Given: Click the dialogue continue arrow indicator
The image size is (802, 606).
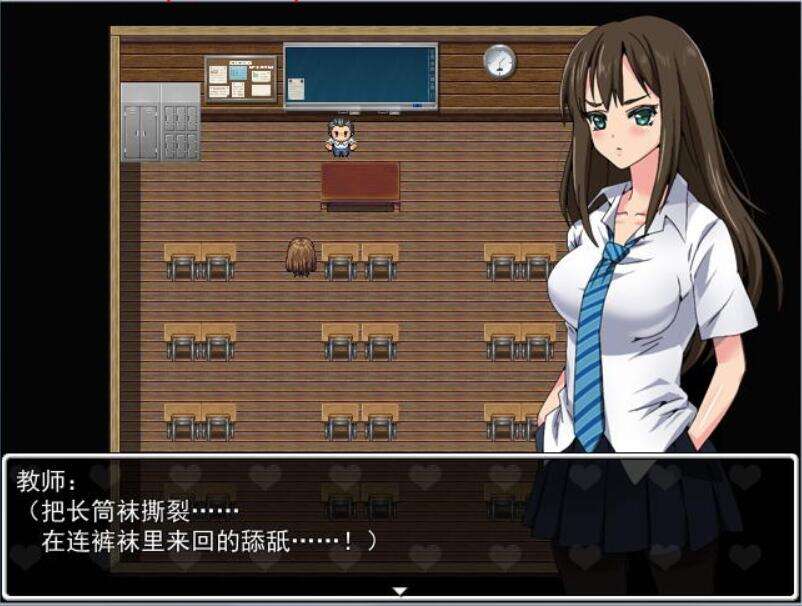Looking at the screenshot, I should (x=400, y=591).
